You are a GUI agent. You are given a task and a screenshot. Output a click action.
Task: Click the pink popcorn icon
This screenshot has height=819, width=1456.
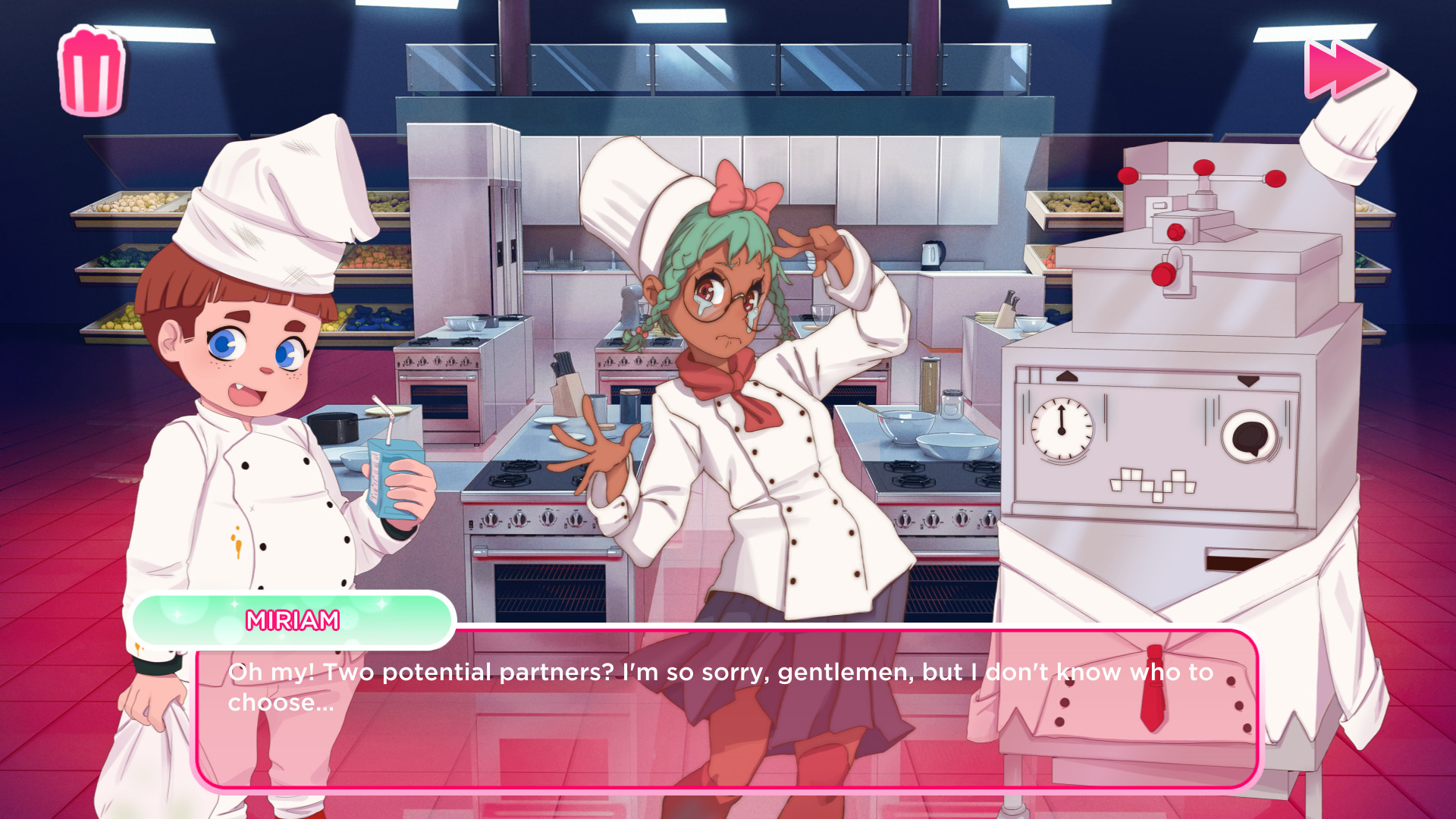[91, 72]
